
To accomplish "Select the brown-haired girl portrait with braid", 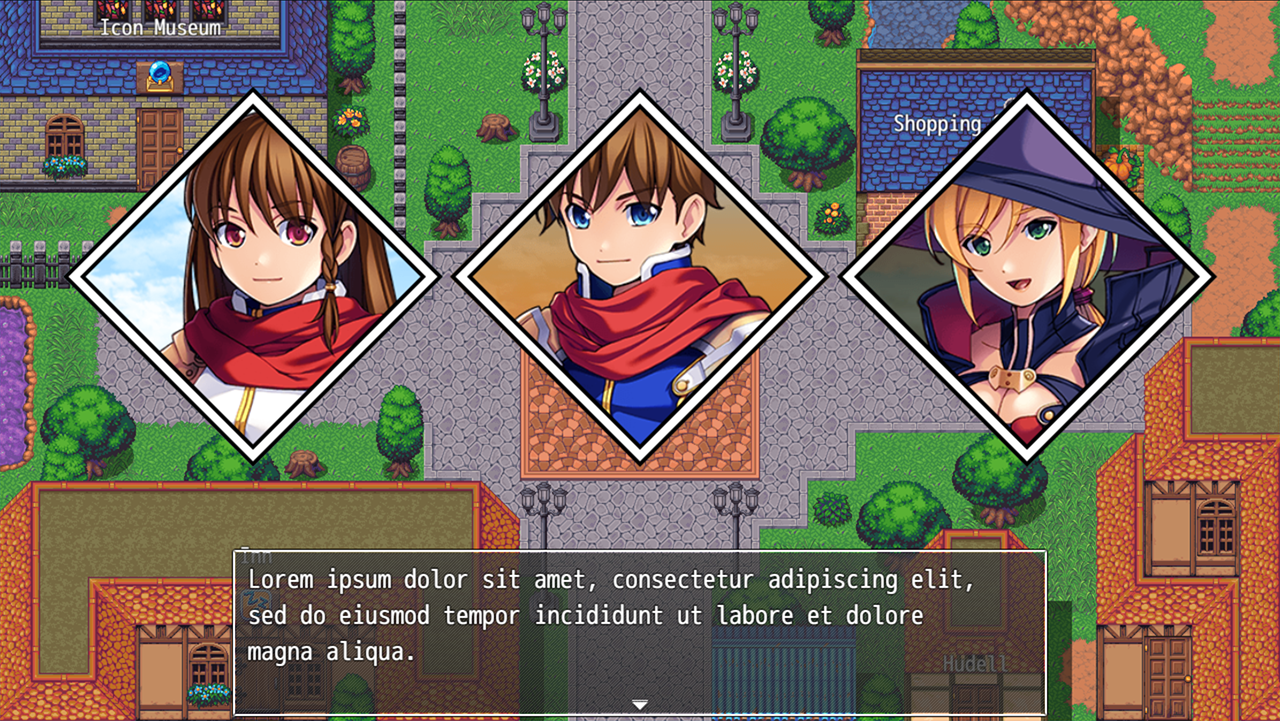I will coord(254,277).
